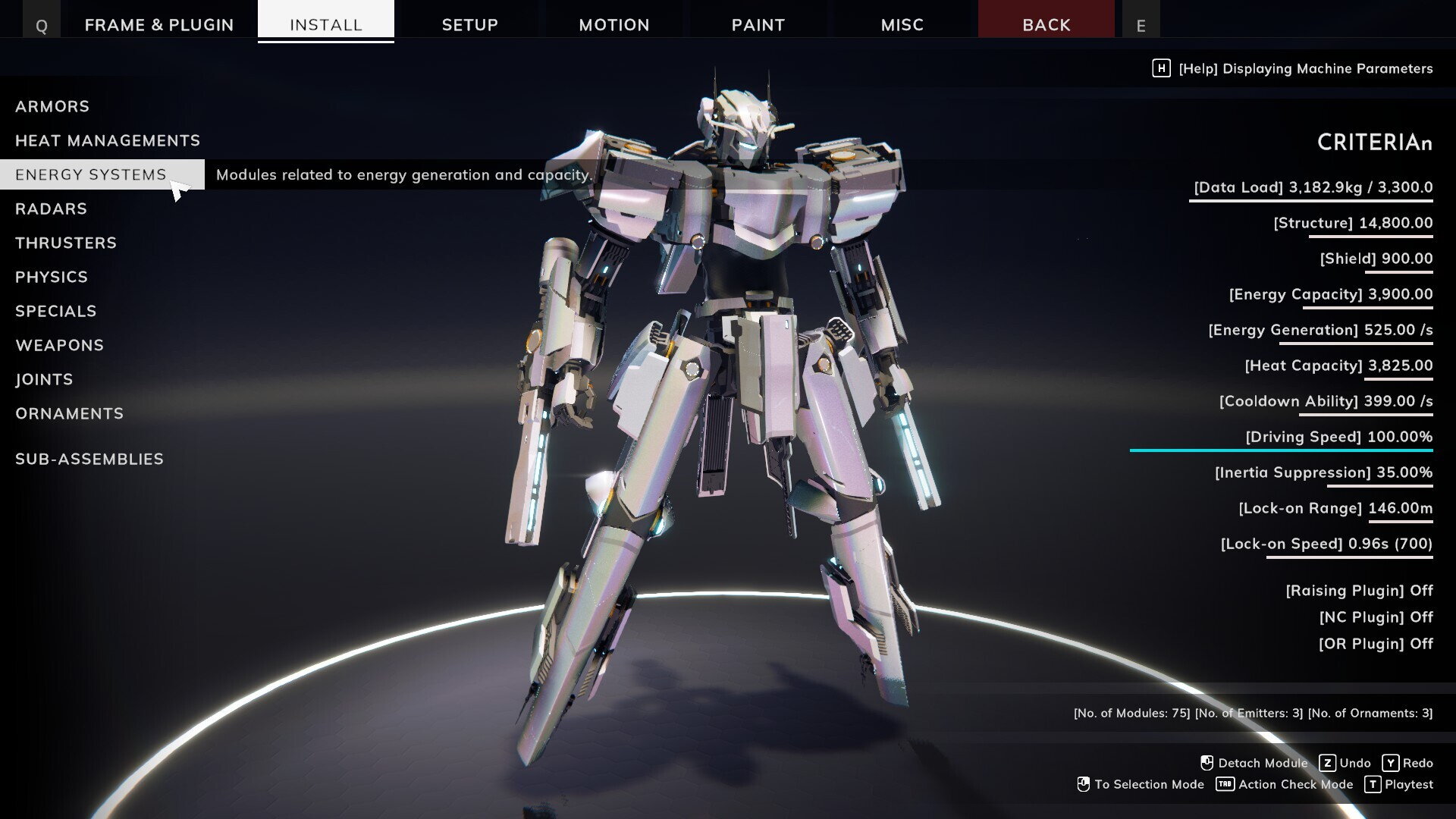Show the Thrusters modules
This screenshot has width=1456, height=819.
[66, 243]
